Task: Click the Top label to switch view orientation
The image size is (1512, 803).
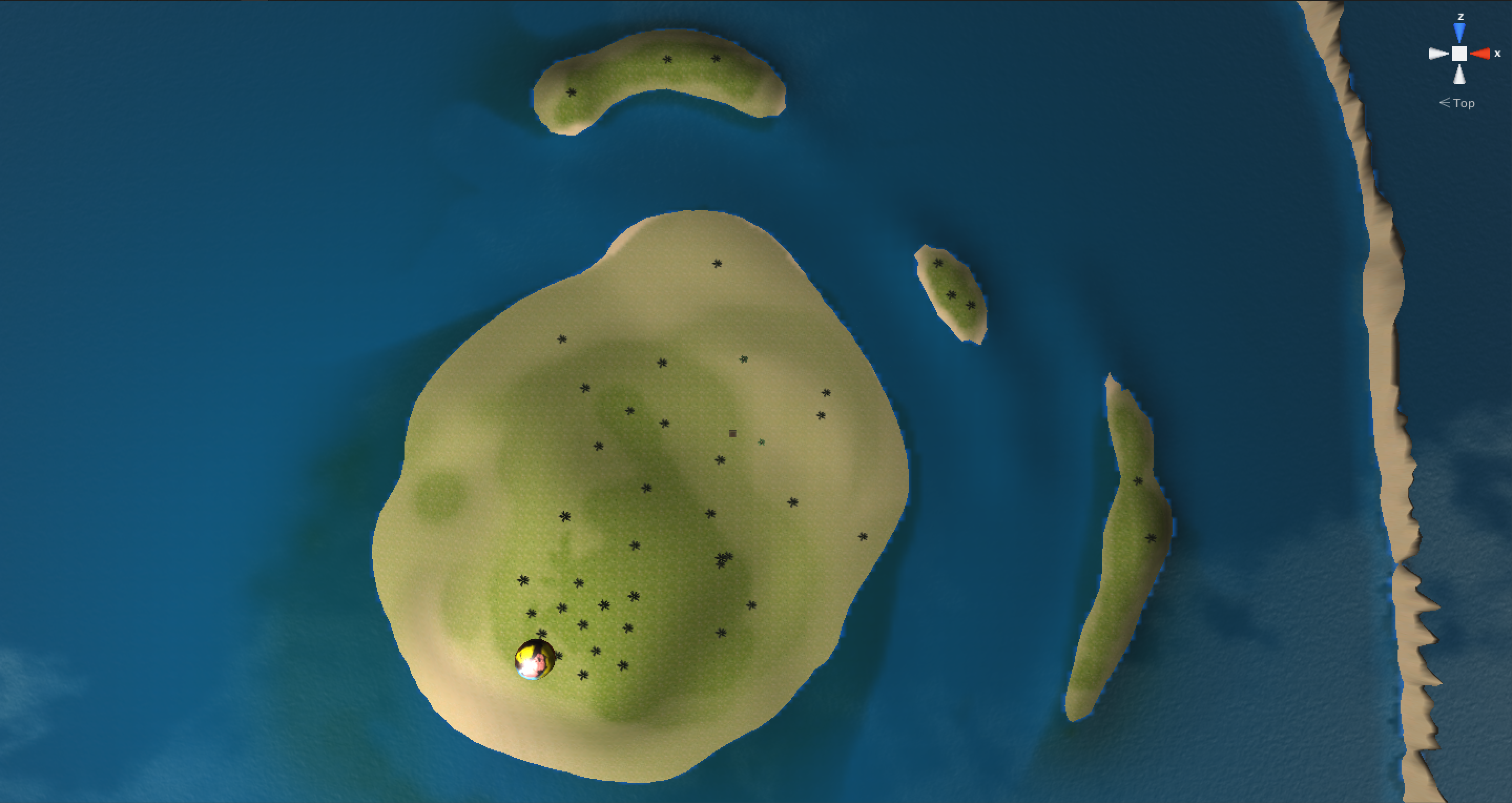Action: [x=1465, y=104]
